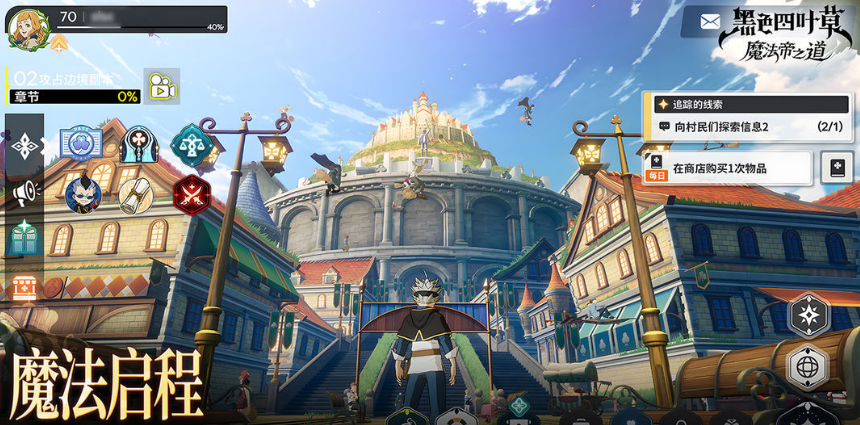
Task: Select the spiky-haired masked character icon
Action: click(x=82, y=193)
